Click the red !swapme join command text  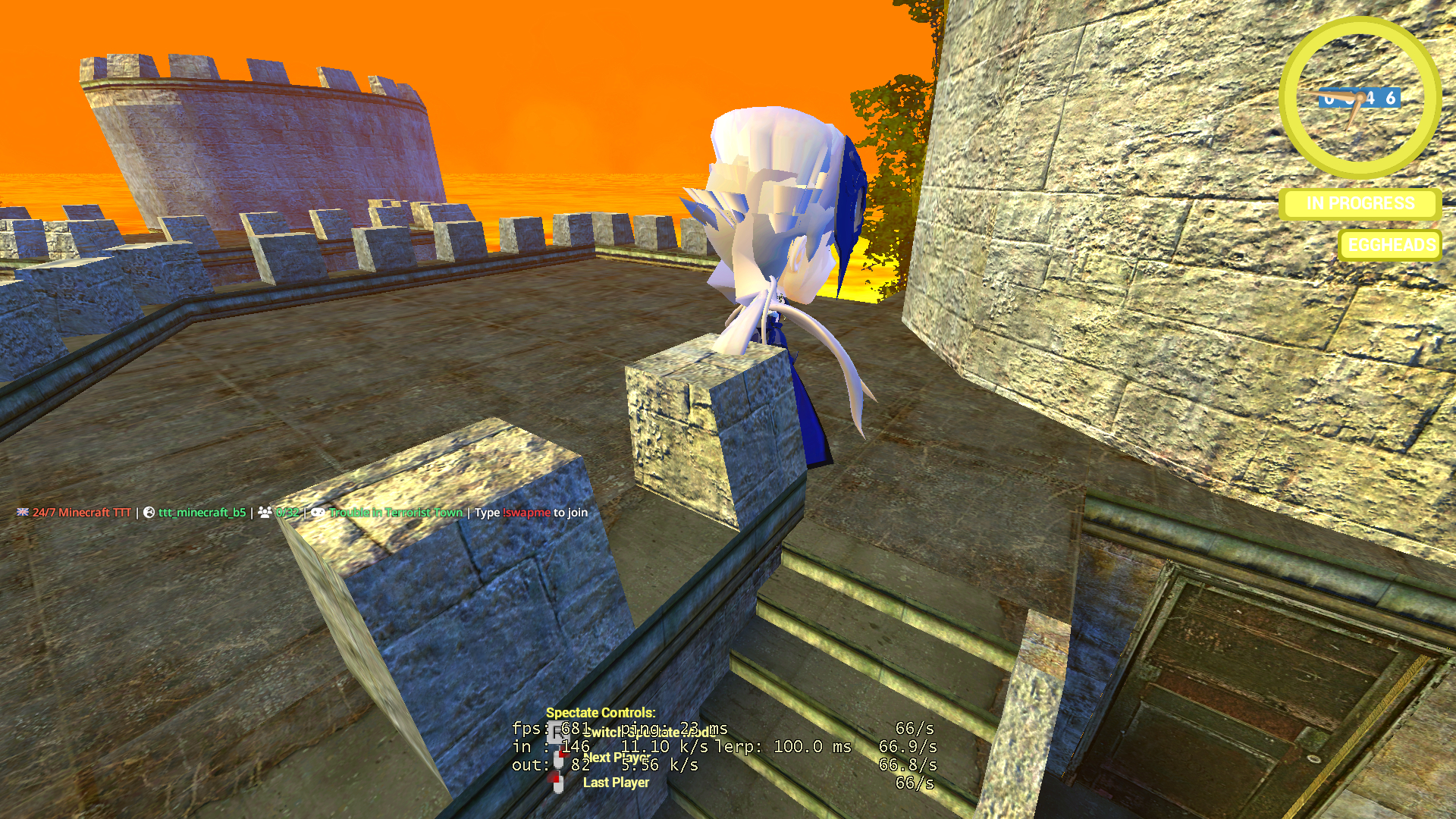(x=526, y=513)
